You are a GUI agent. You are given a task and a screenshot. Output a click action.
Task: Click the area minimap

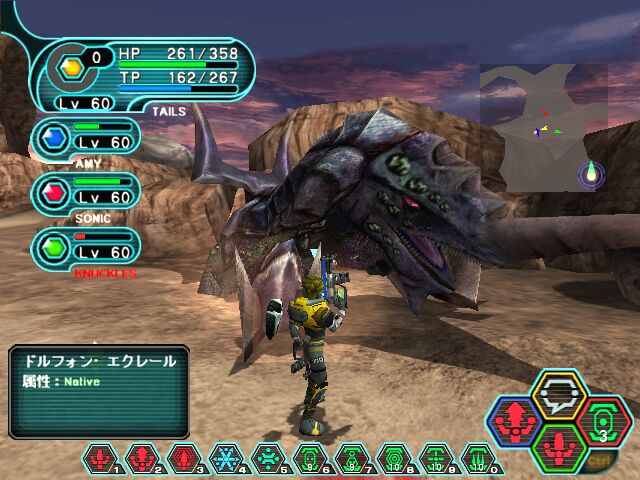click(543, 127)
